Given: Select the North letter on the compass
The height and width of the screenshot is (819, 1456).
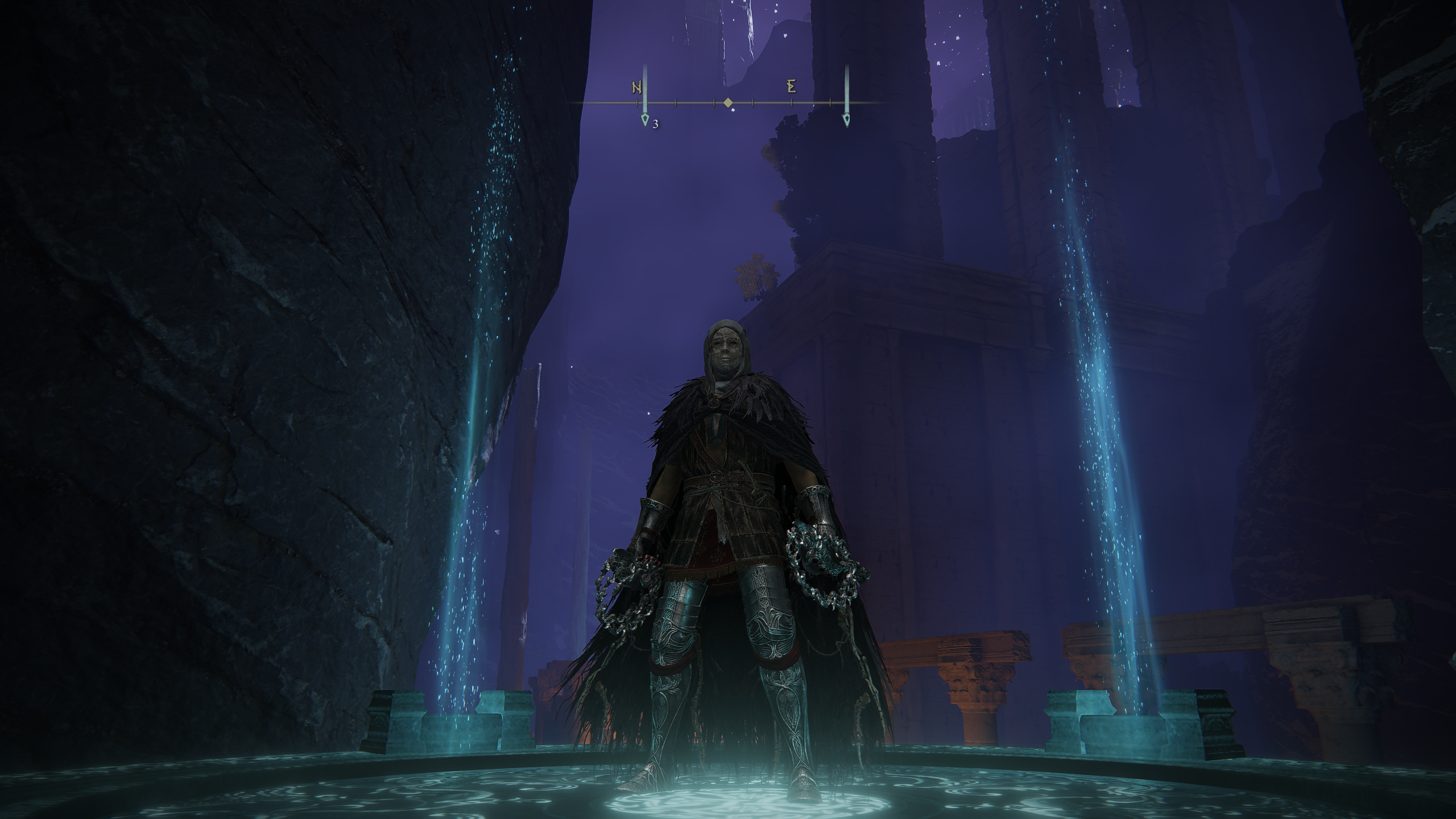Looking at the screenshot, I should click(637, 88).
